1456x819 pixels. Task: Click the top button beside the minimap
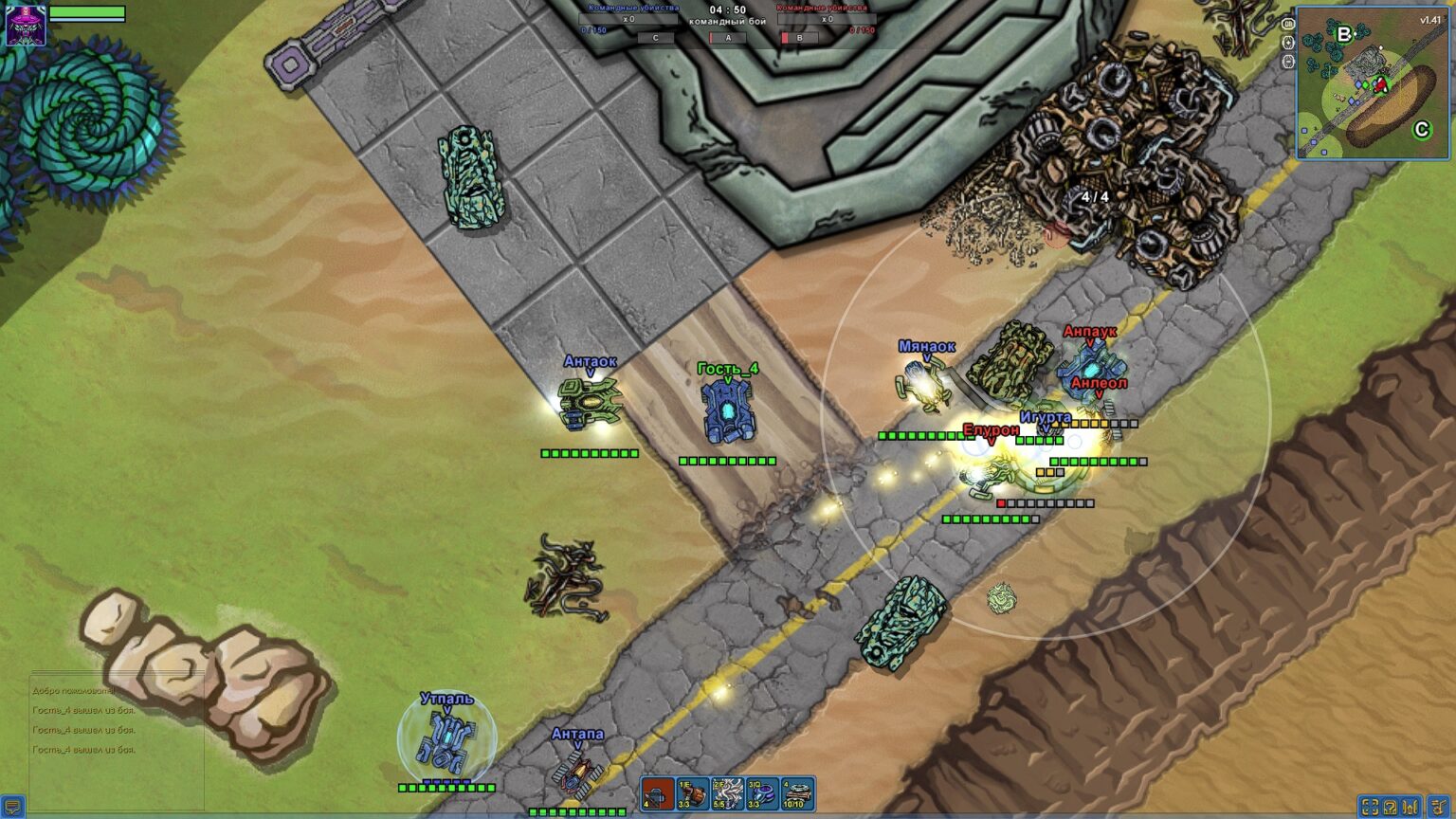[x=1287, y=24]
